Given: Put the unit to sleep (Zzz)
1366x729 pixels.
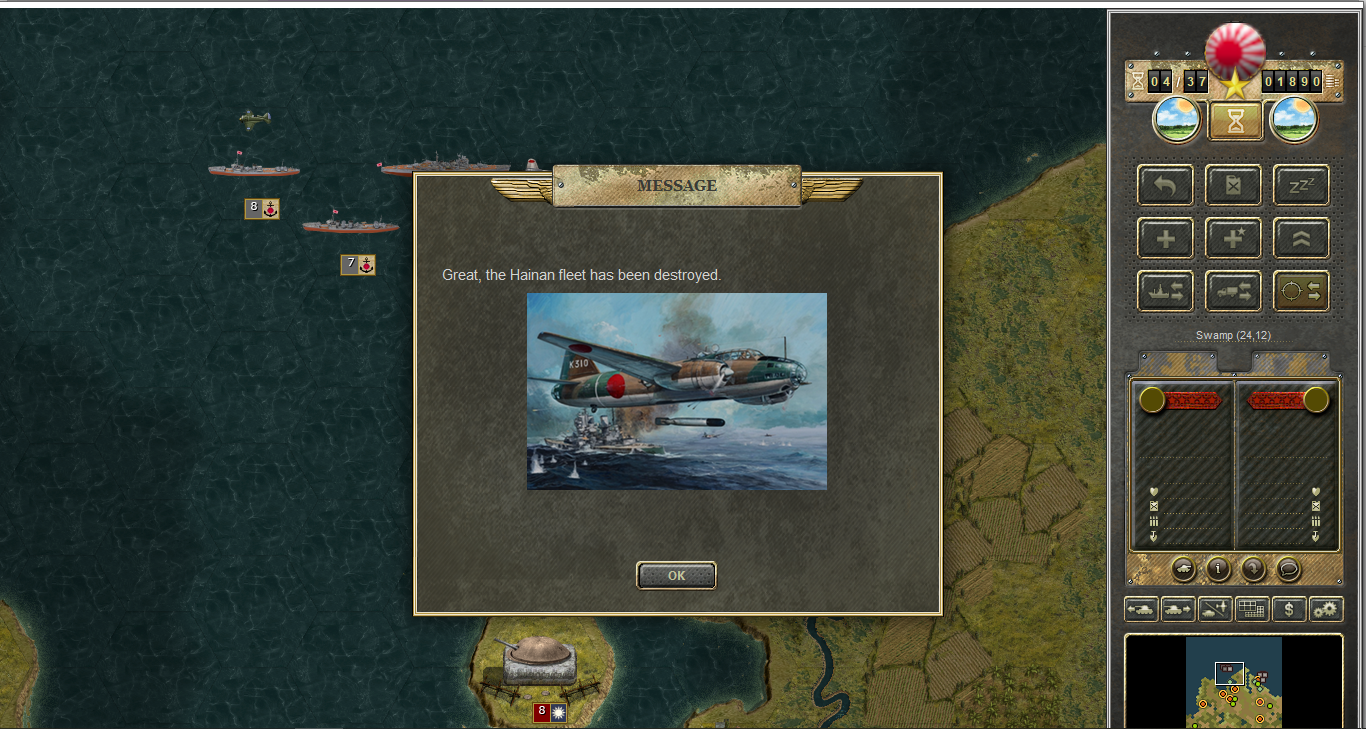Looking at the screenshot, I should (1301, 185).
